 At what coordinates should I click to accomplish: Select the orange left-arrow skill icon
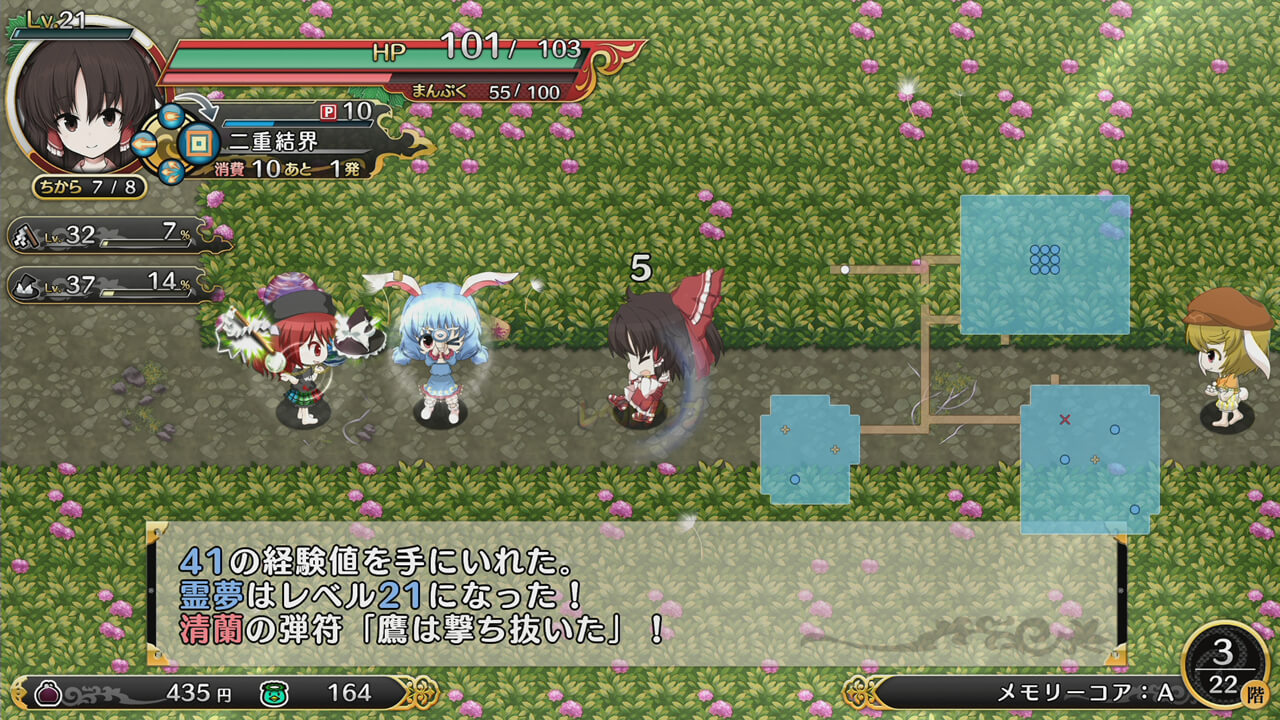[142, 142]
